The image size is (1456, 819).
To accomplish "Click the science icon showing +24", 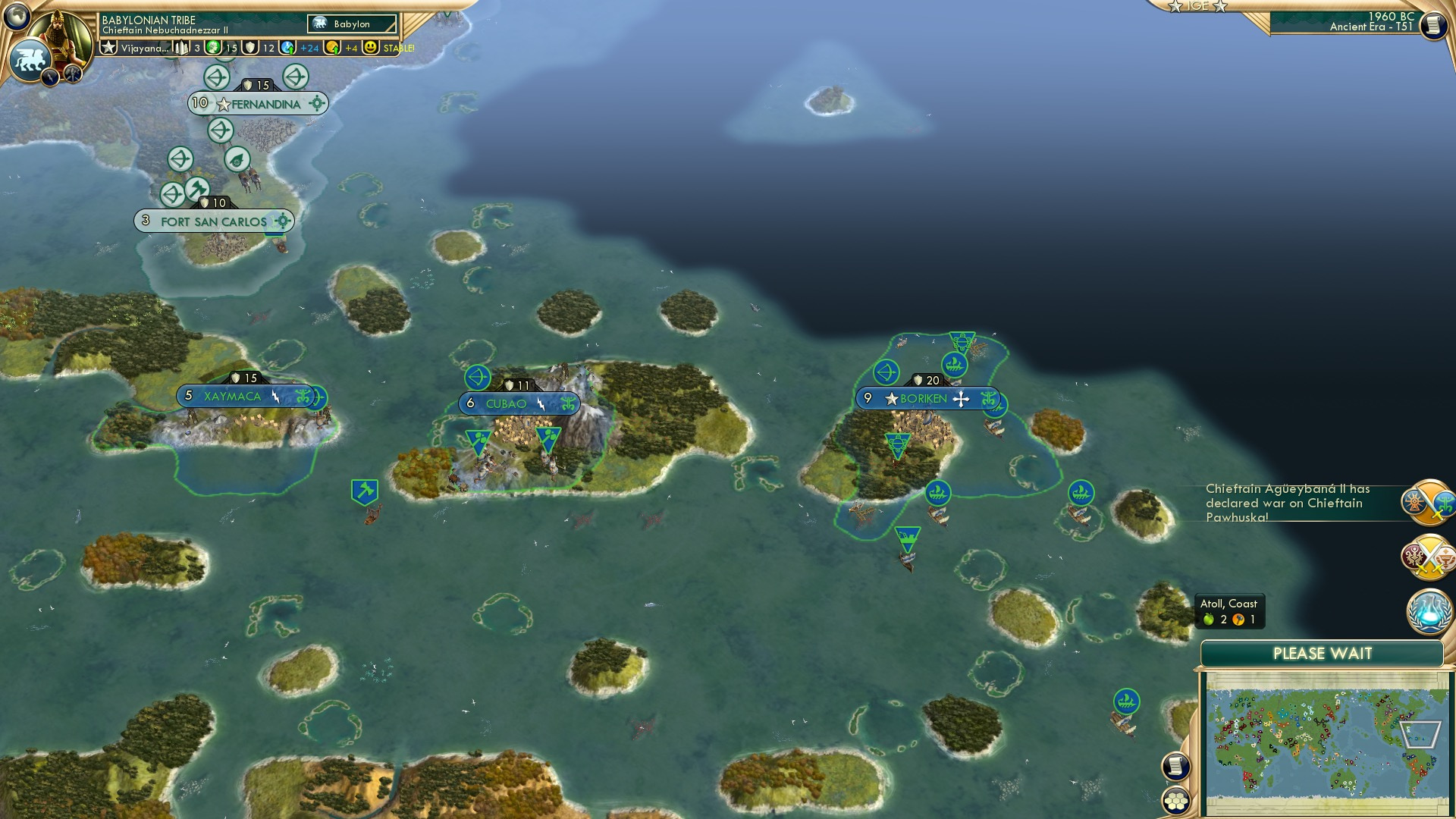I will (287, 46).
